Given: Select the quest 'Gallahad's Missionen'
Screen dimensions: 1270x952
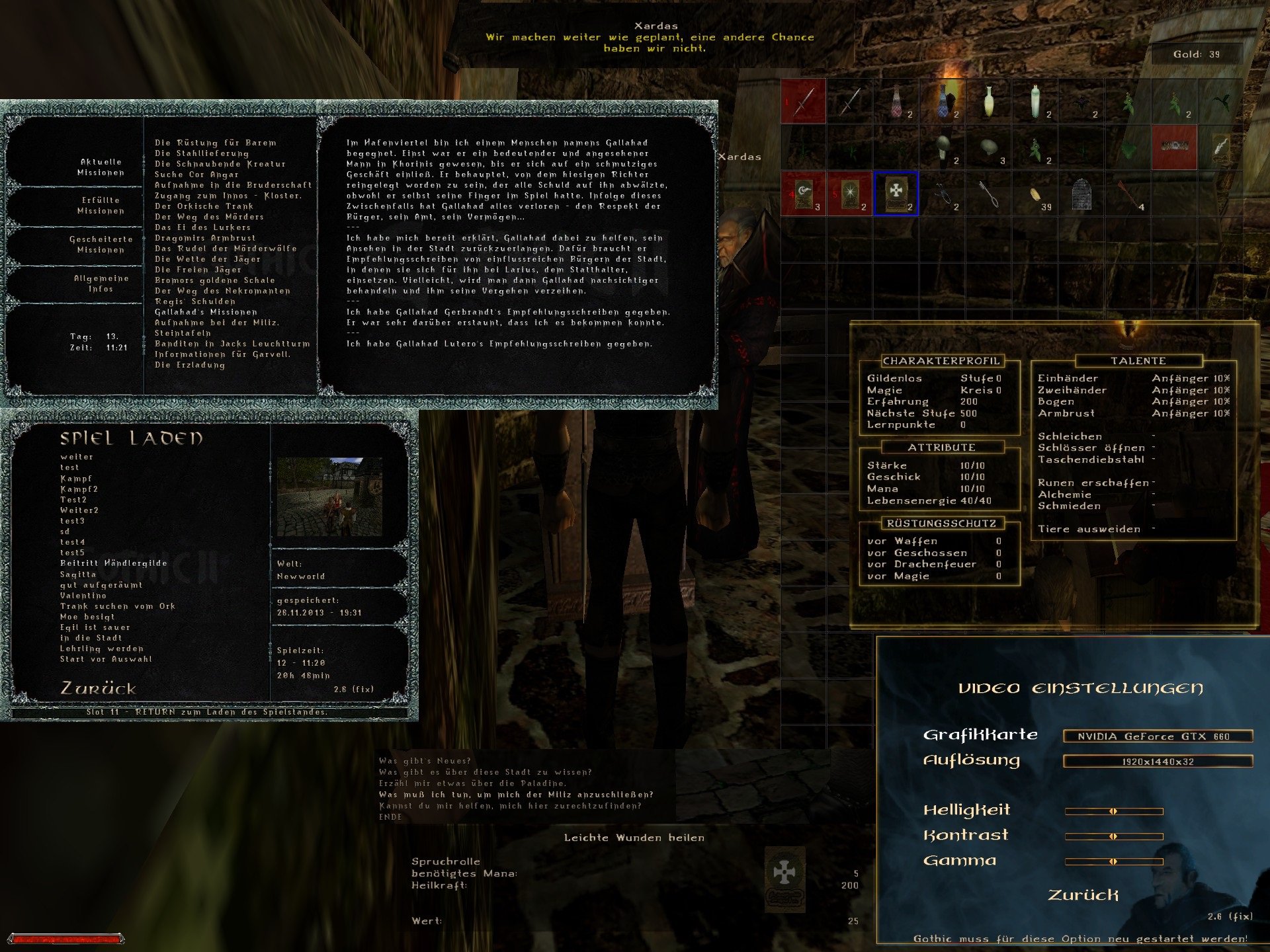Looking at the screenshot, I should 206,312.
